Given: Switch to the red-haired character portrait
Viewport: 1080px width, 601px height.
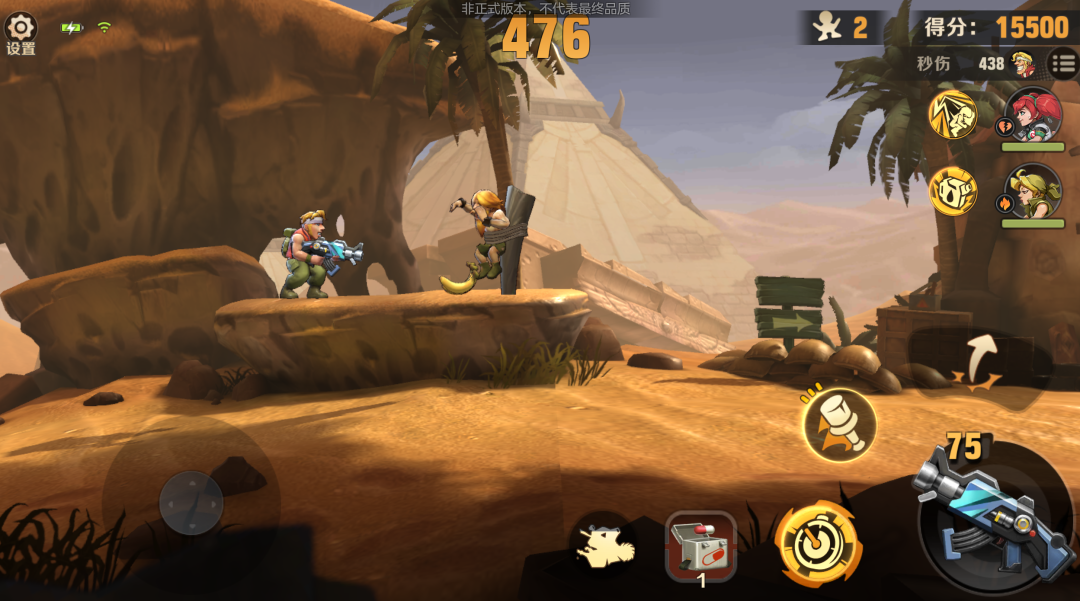Looking at the screenshot, I should 1032,115.
